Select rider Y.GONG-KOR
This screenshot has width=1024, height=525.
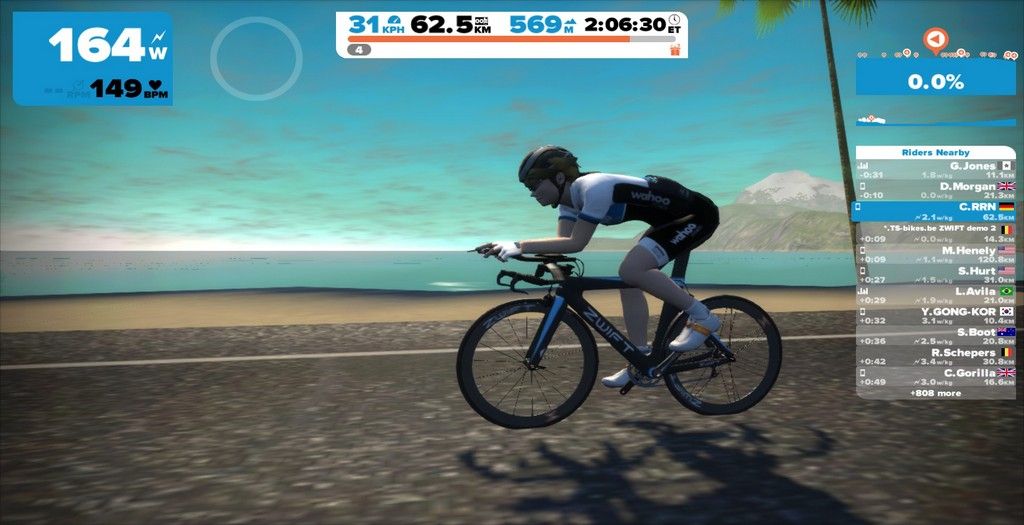click(935, 316)
